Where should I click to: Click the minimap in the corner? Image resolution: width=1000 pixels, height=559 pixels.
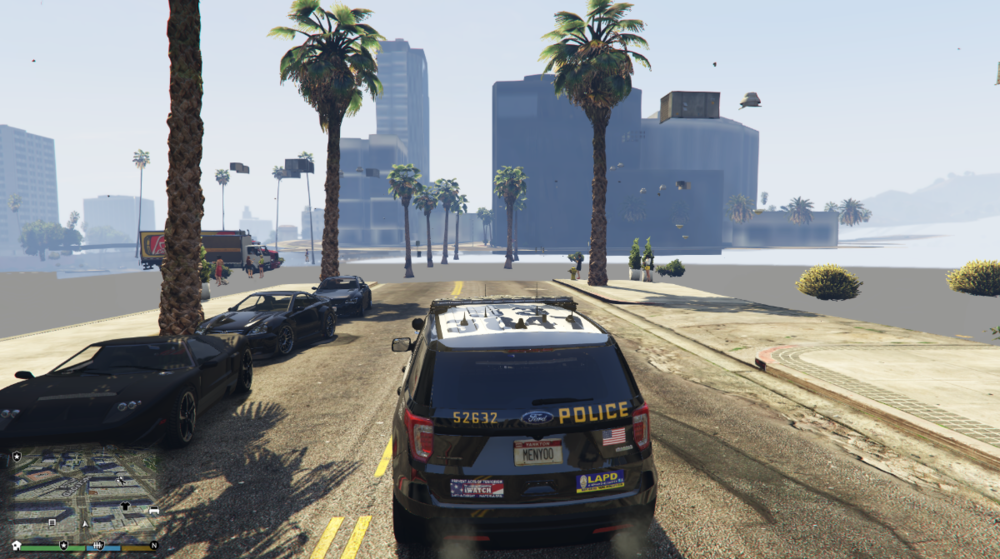point(84,498)
